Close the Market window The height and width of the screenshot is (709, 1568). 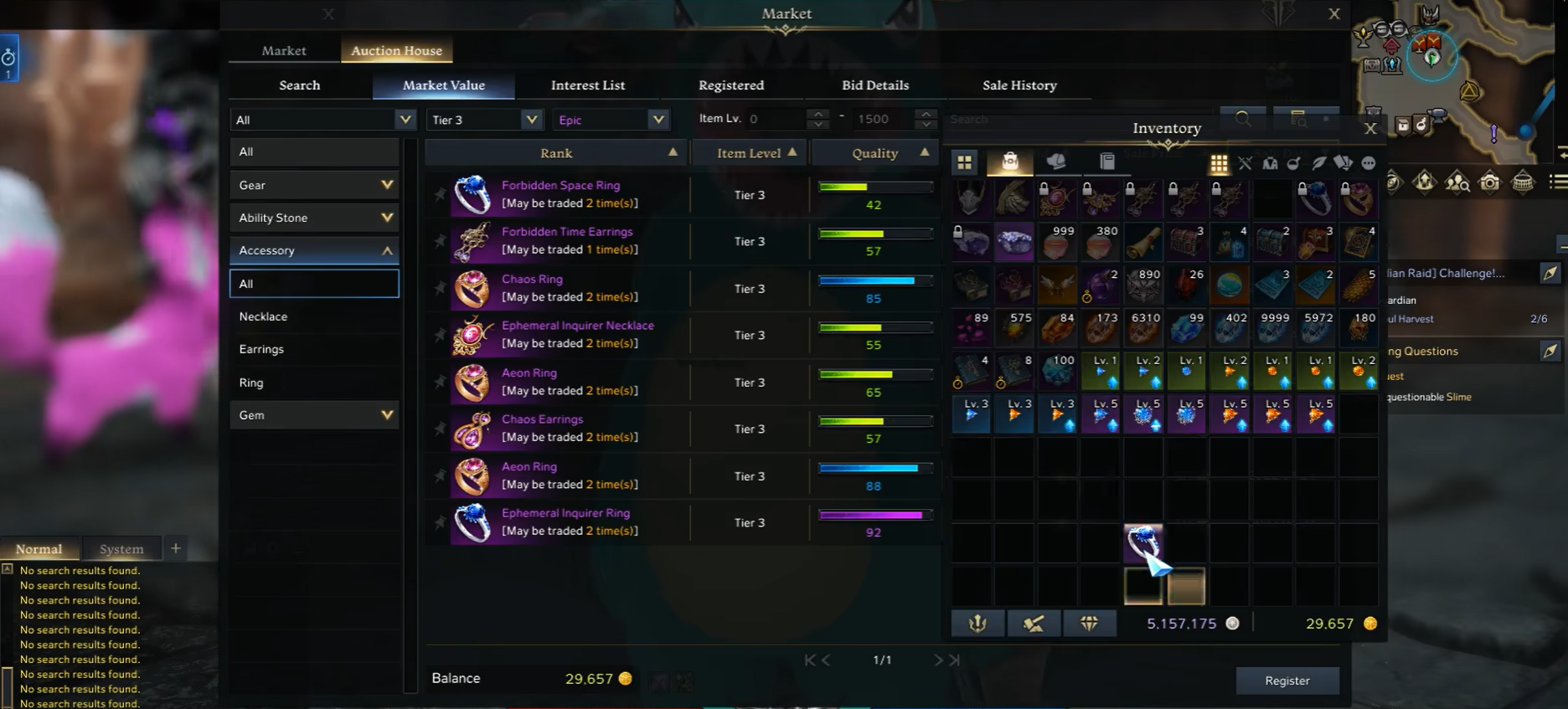pos(1334,14)
